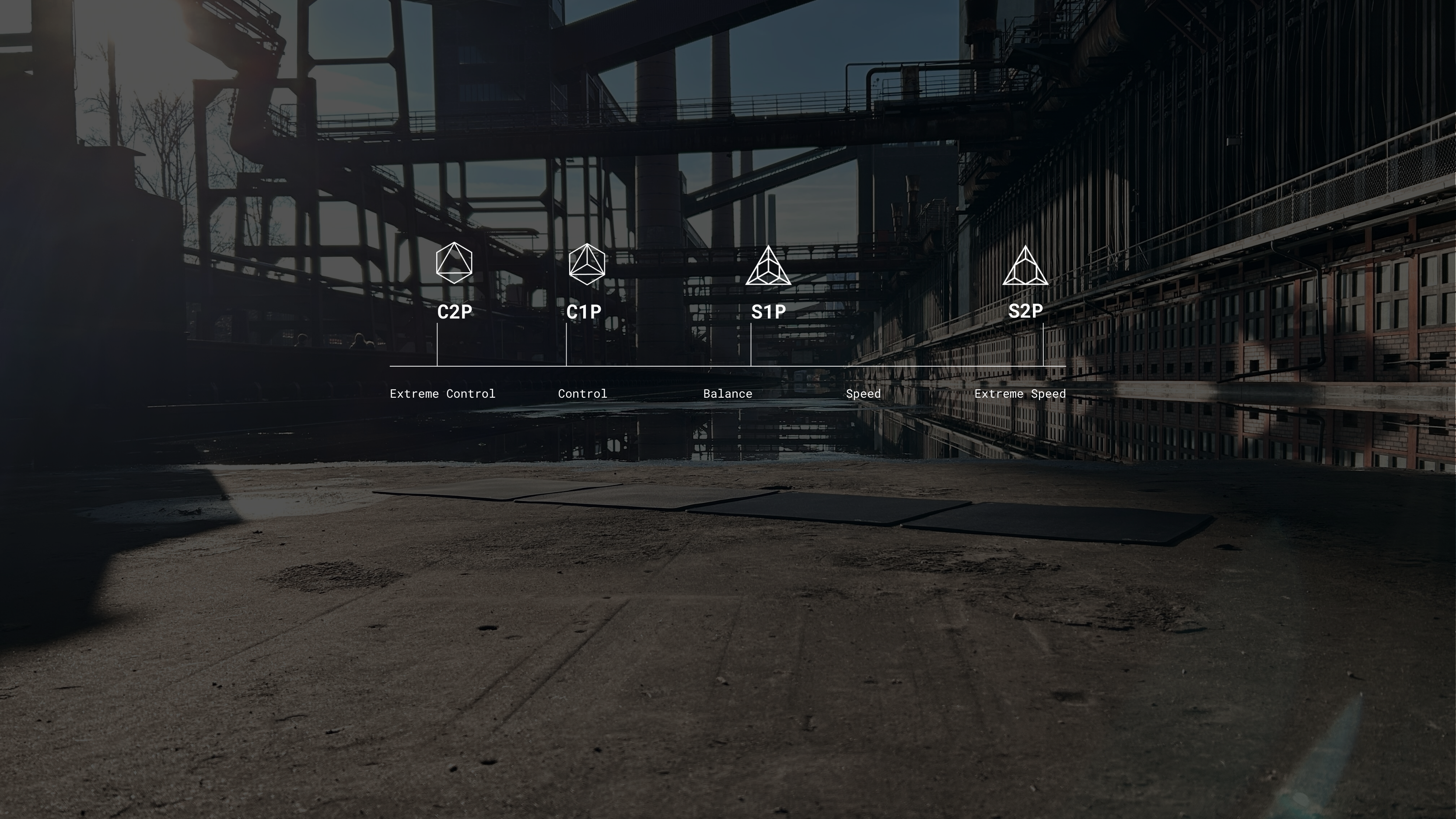Image resolution: width=1456 pixels, height=819 pixels.
Task: Pick the S1P label
Action: (x=768, y=311)
